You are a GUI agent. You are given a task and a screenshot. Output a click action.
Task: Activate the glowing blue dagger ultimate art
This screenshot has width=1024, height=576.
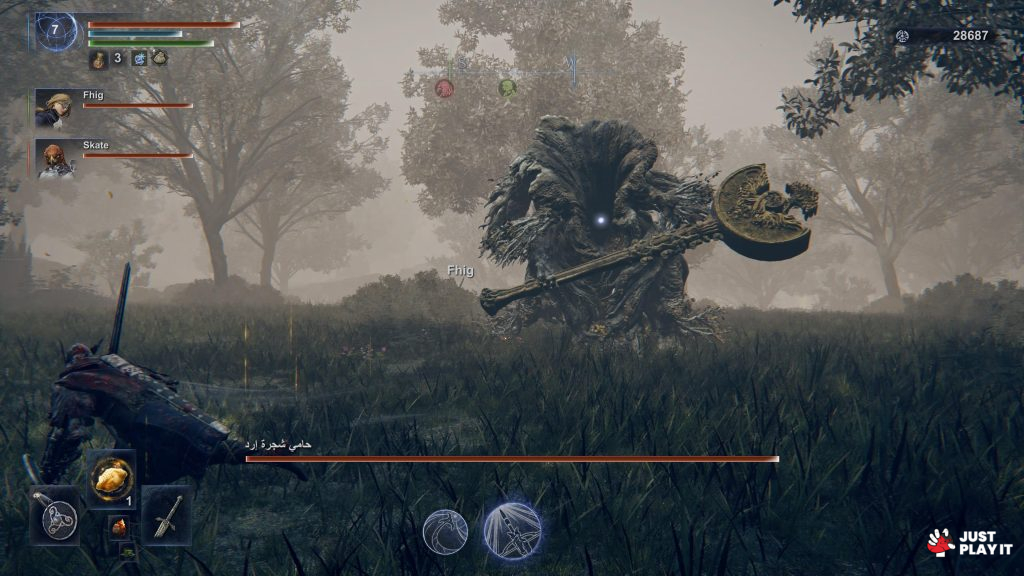click(513, 530)
